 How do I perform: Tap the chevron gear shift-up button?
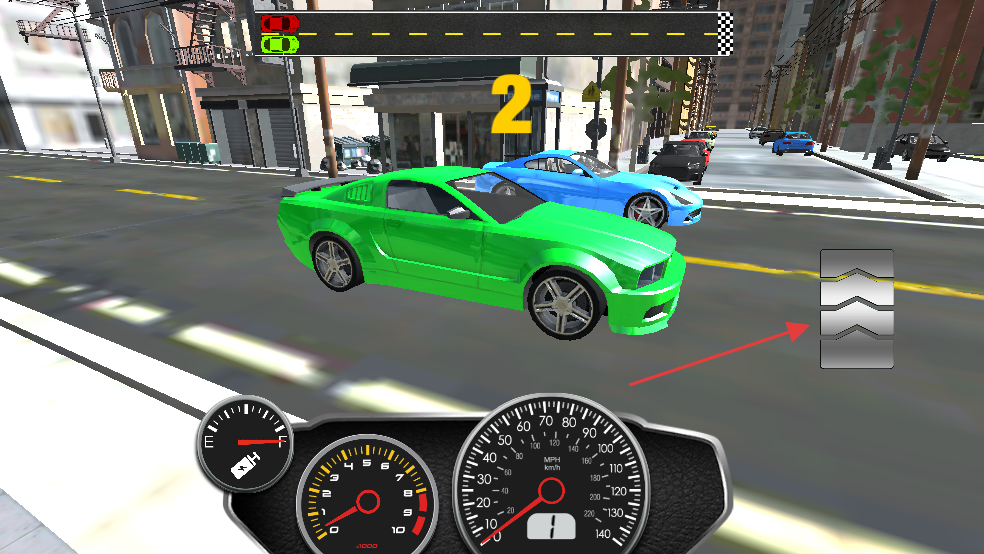pos(856,308)
